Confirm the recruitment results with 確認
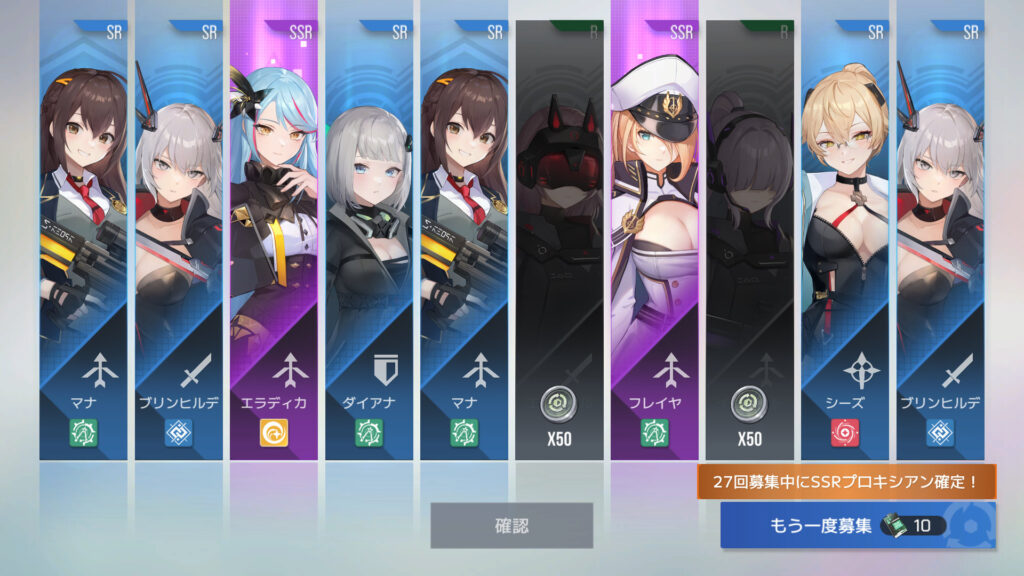 coord(511,525)
